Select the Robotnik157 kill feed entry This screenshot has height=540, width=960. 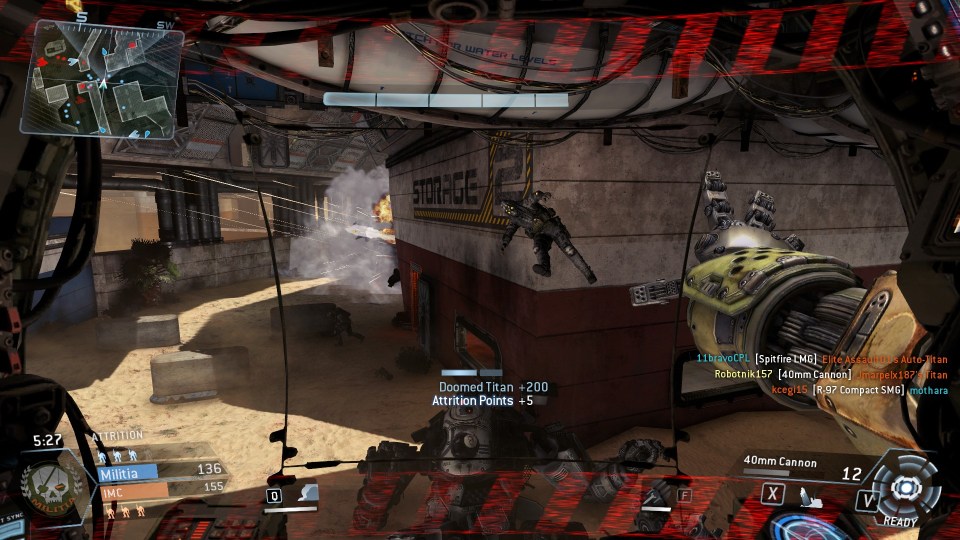829,374
